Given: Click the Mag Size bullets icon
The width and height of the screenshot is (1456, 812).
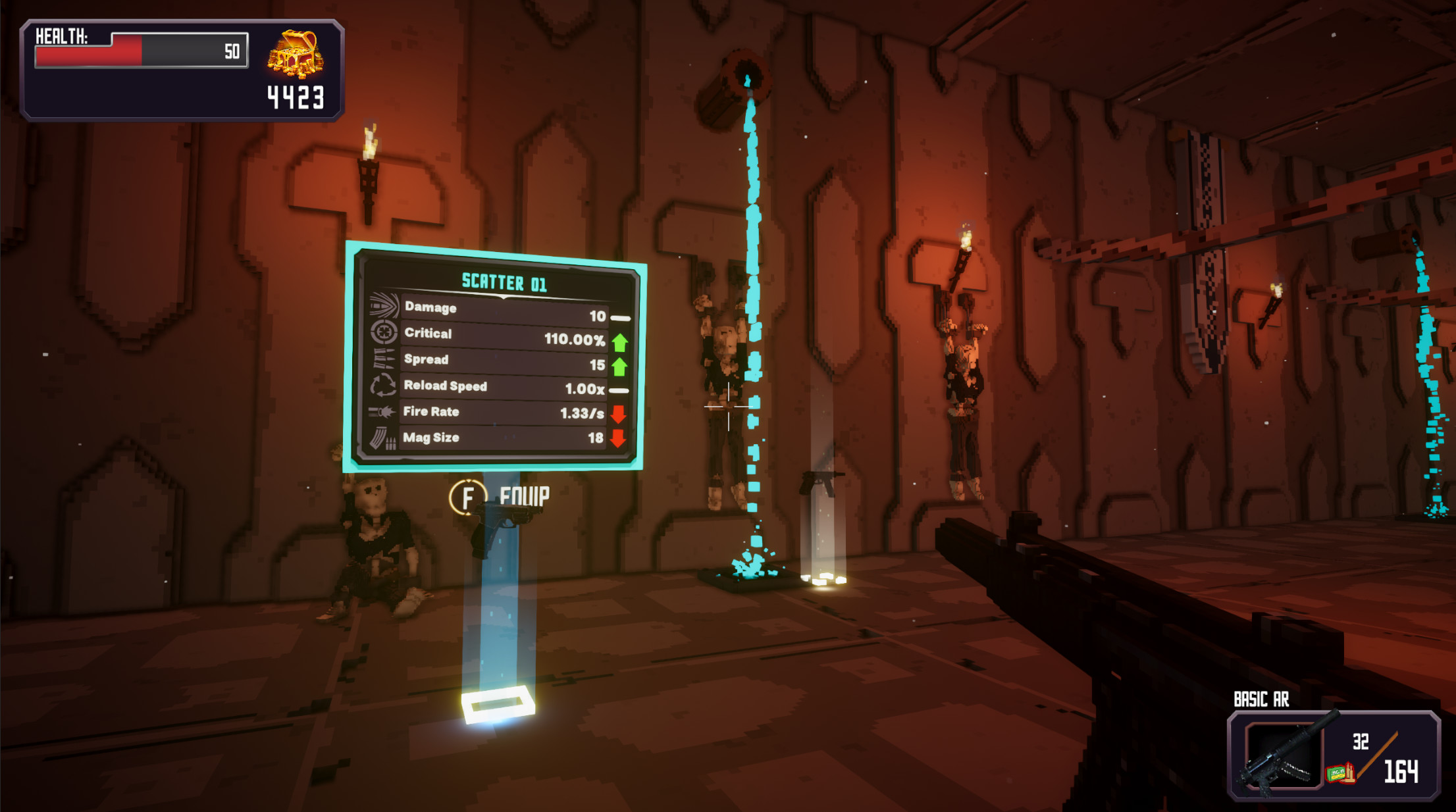Looking at the screenshot, I should (x=384, y=436).
